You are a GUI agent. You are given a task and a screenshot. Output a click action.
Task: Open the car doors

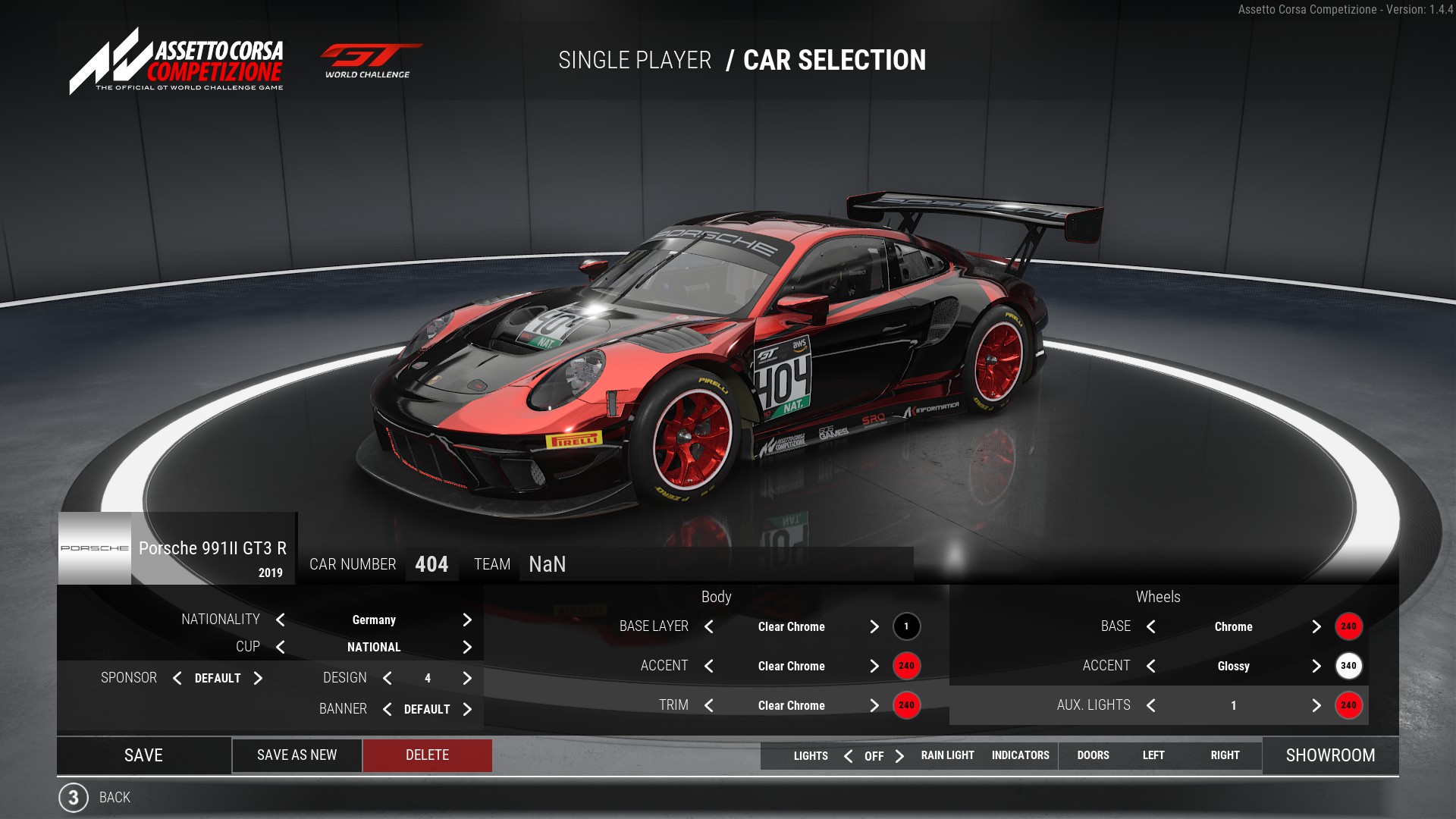pos(1093,755)
